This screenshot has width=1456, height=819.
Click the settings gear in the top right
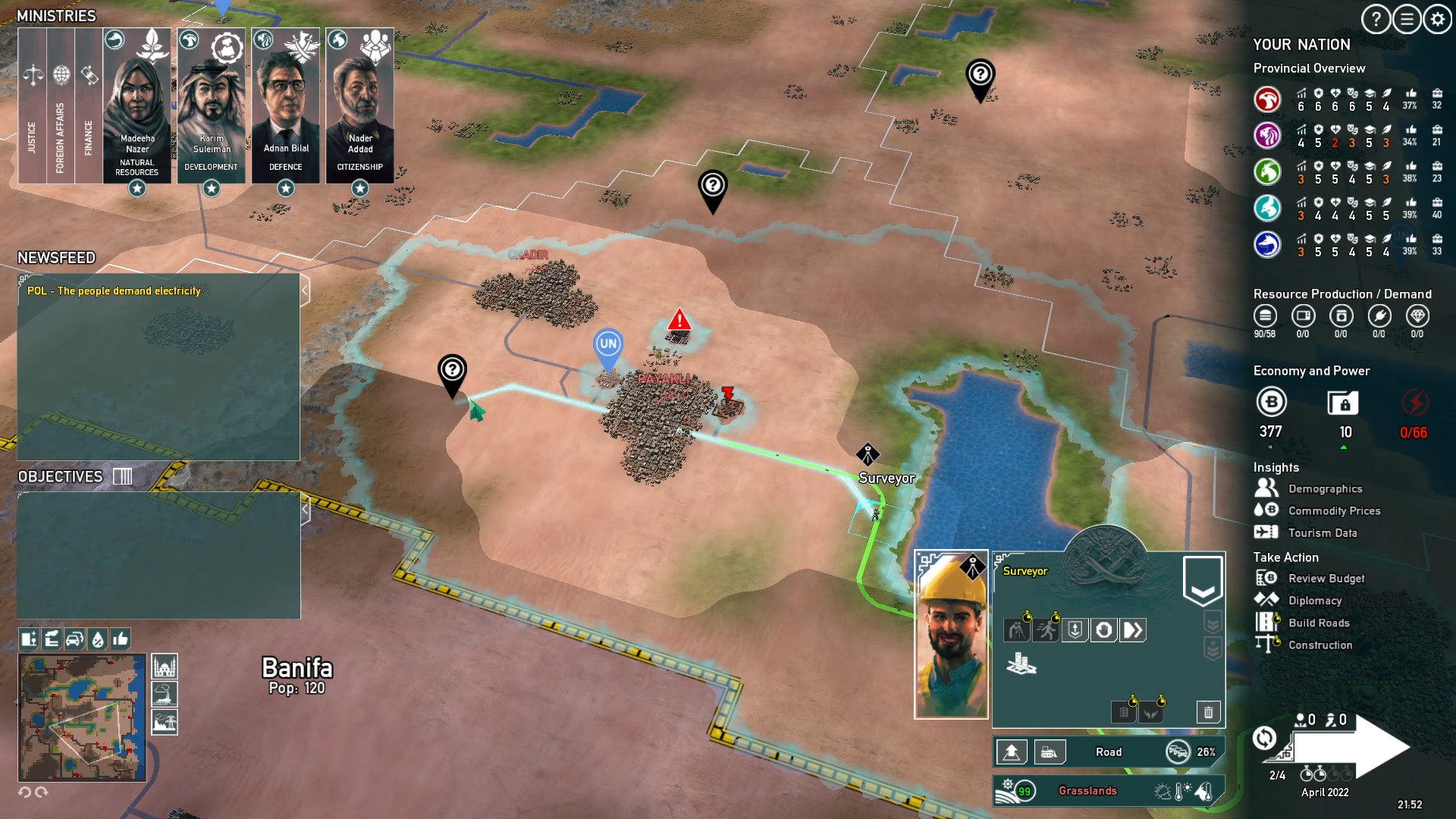click(1436, 20)
